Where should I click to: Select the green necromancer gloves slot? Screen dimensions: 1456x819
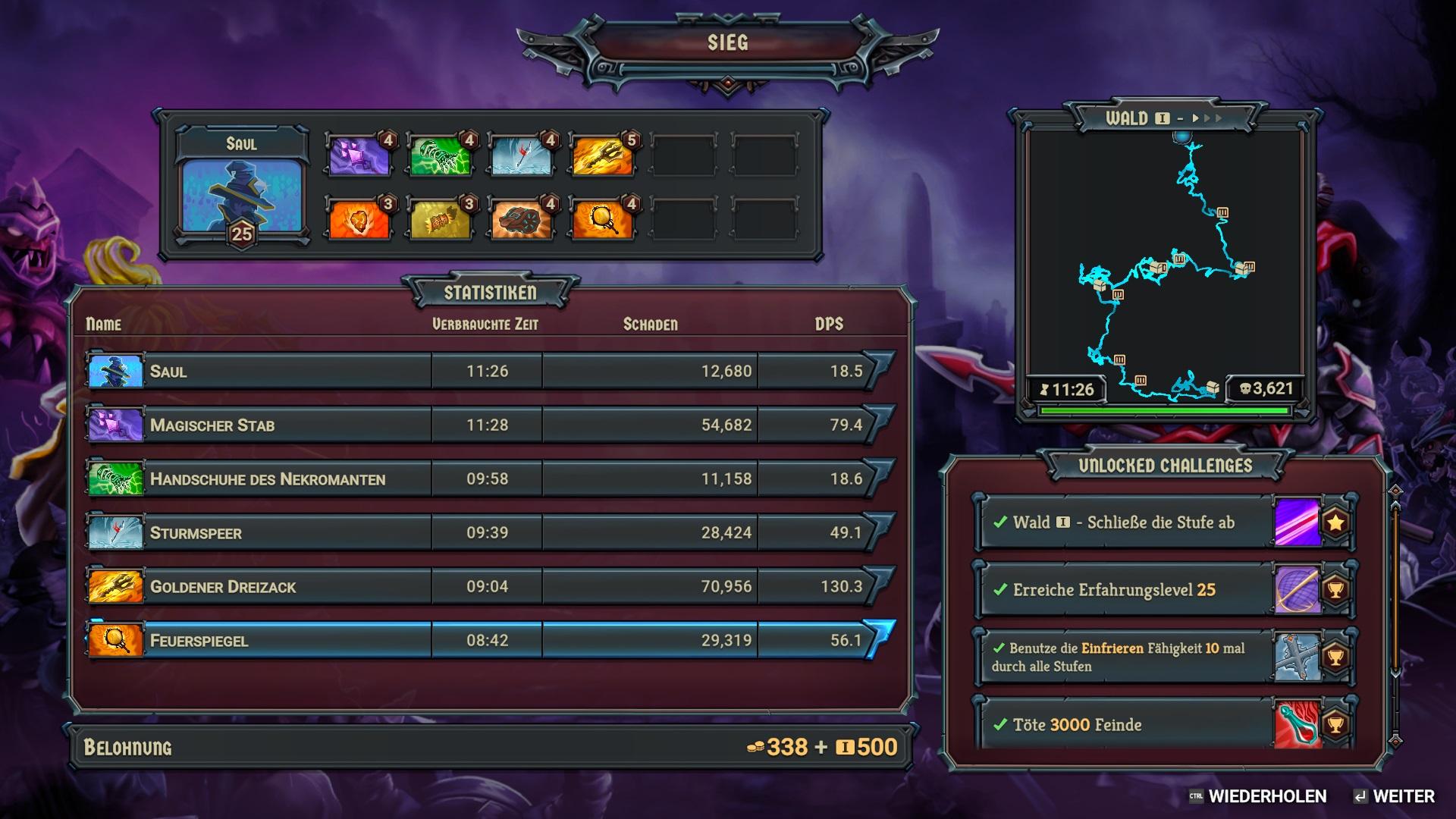[441, 155]
